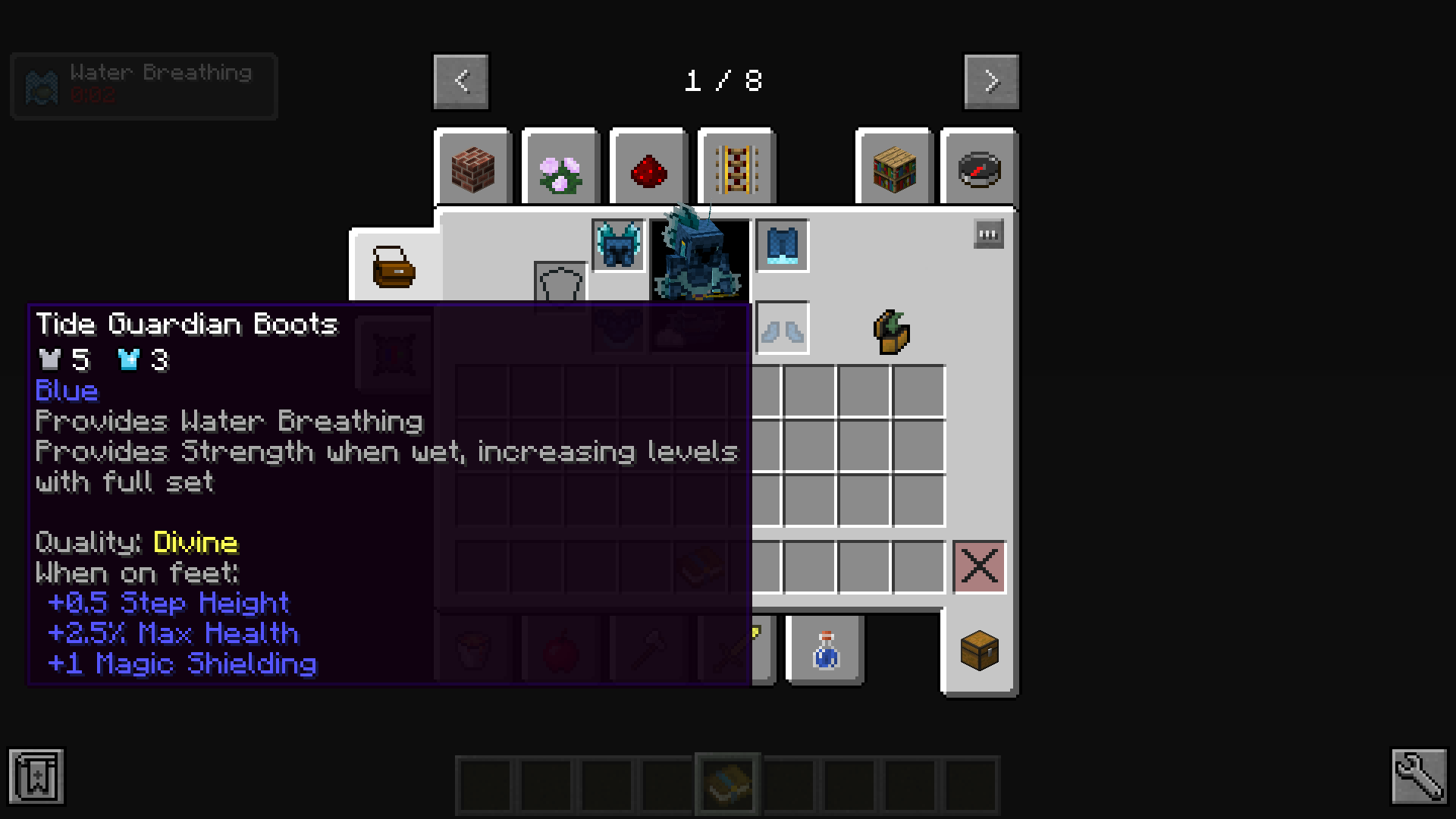
Task: Select the item in the center hotbar slot
Action: (726, 783)
